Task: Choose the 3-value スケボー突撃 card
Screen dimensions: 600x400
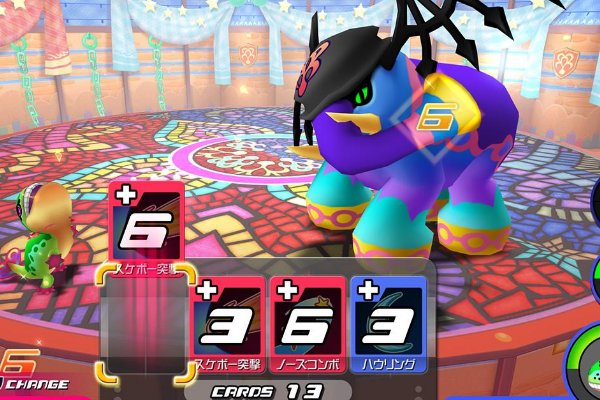Action: coord(228,324)
